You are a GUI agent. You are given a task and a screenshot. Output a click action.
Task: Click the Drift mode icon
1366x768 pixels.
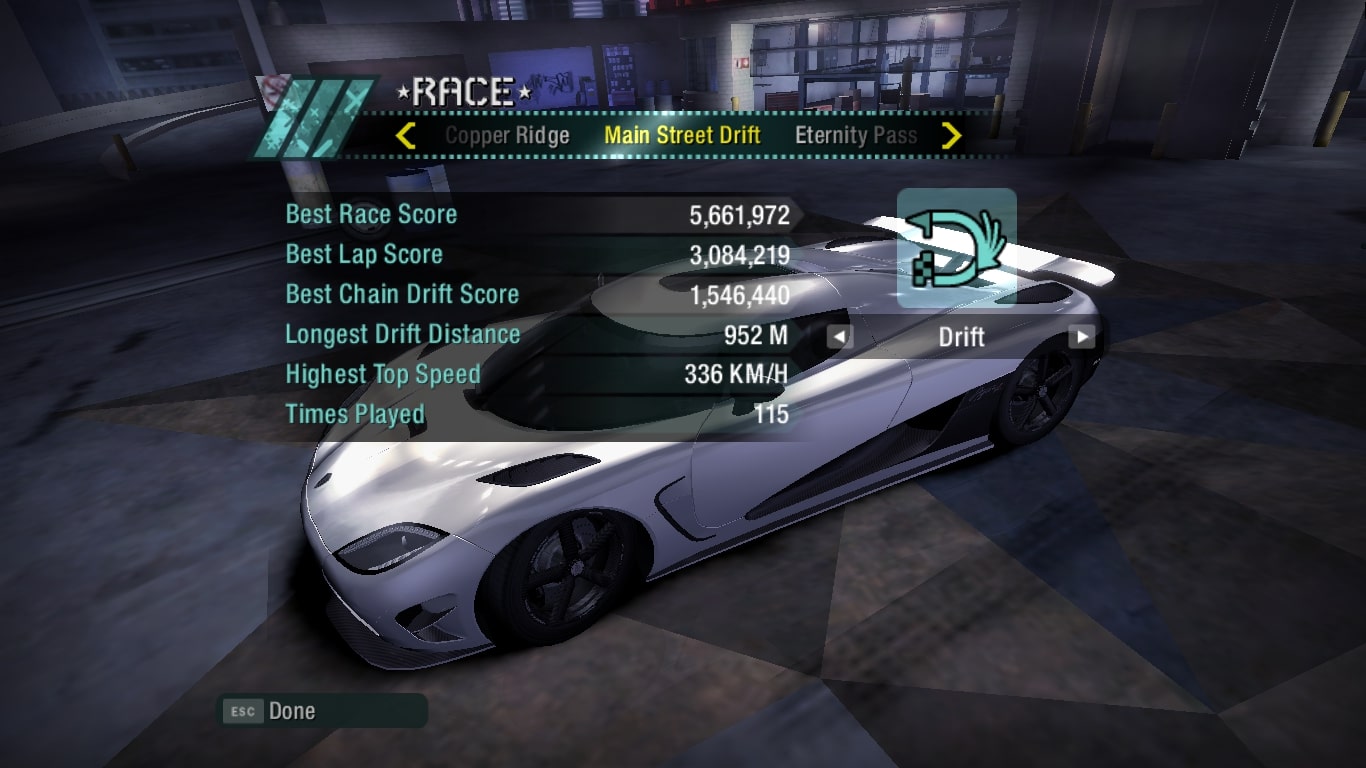pos(956,247)
